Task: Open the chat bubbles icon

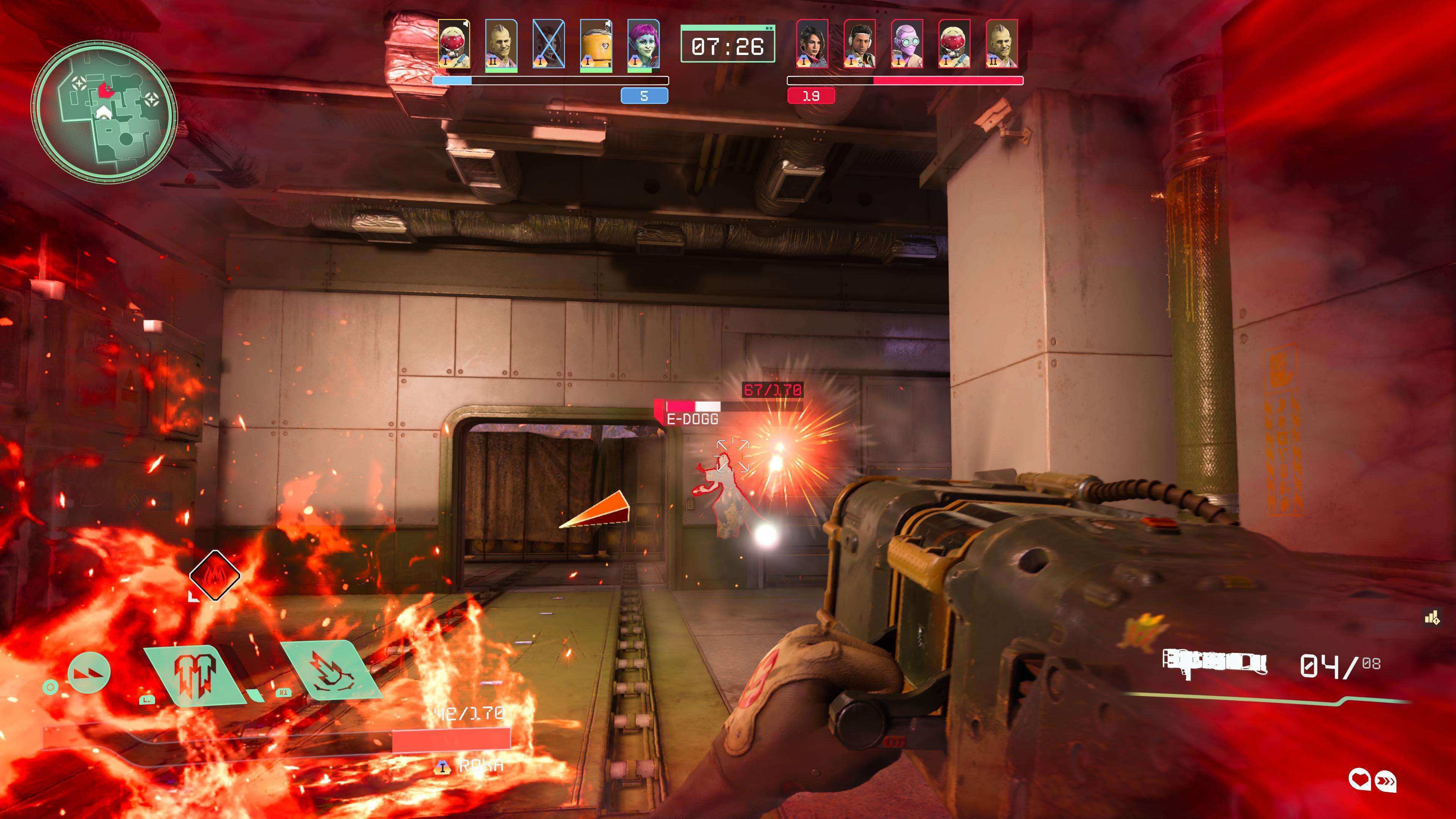Action: click(1372, 781)
